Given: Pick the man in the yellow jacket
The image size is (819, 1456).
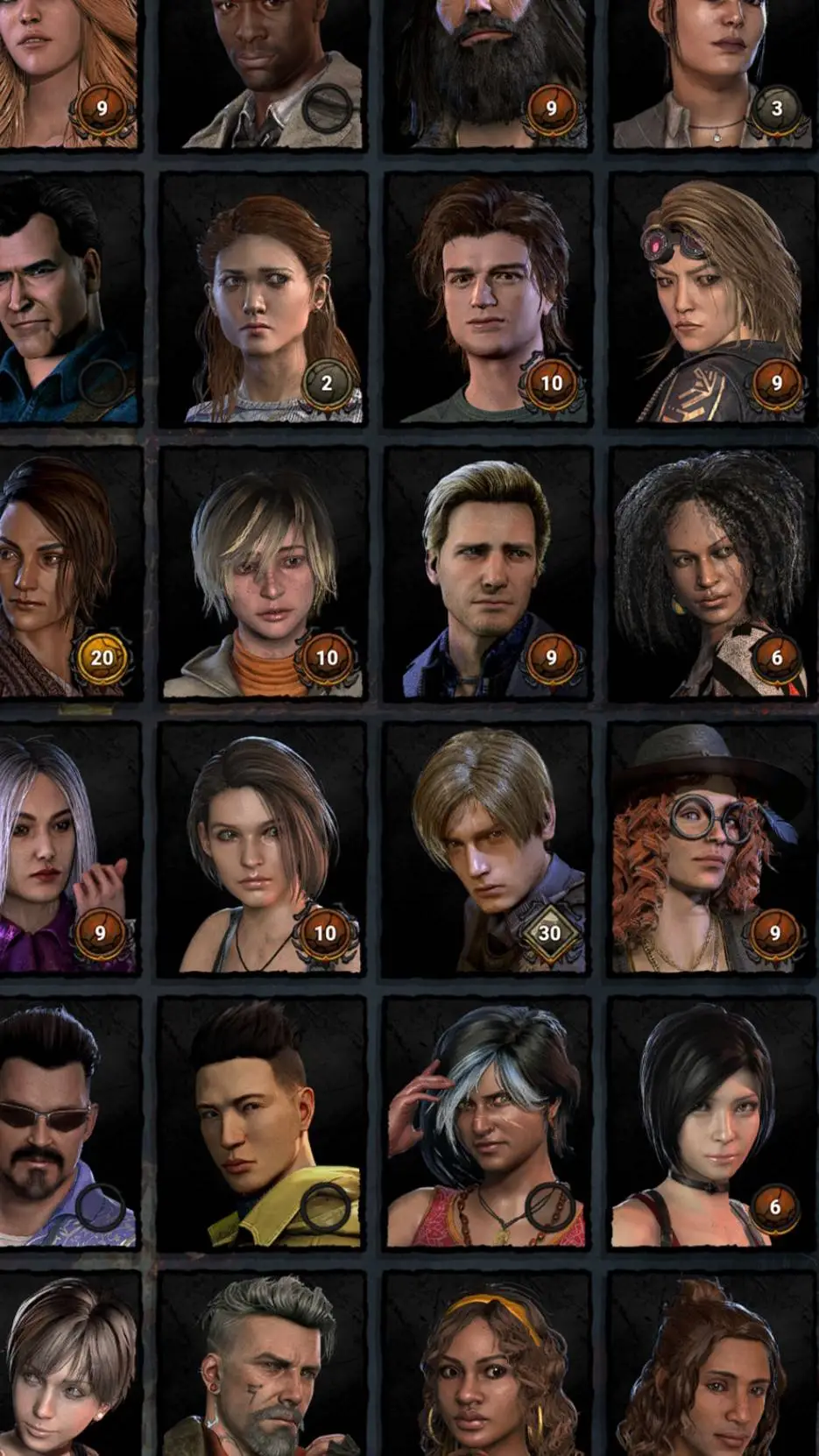Looking at the screenshot, I should (263, 1124).
